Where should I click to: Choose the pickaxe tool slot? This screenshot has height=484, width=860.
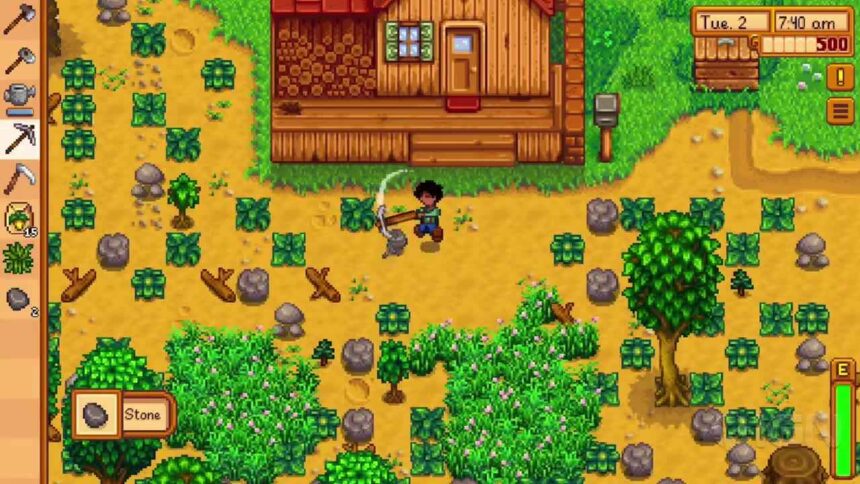(x=18, y=138)
